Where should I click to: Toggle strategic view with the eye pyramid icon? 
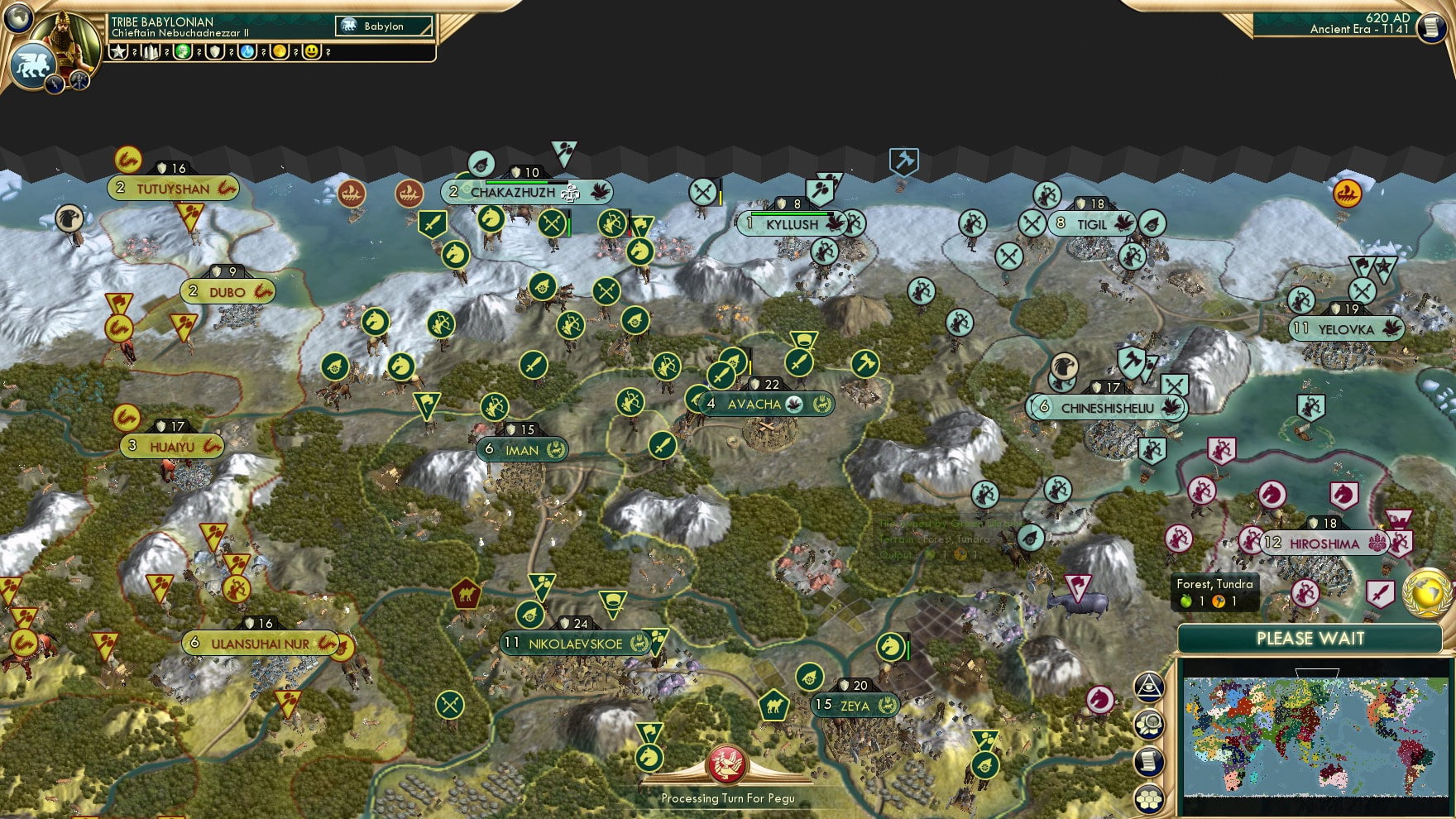1149,688
